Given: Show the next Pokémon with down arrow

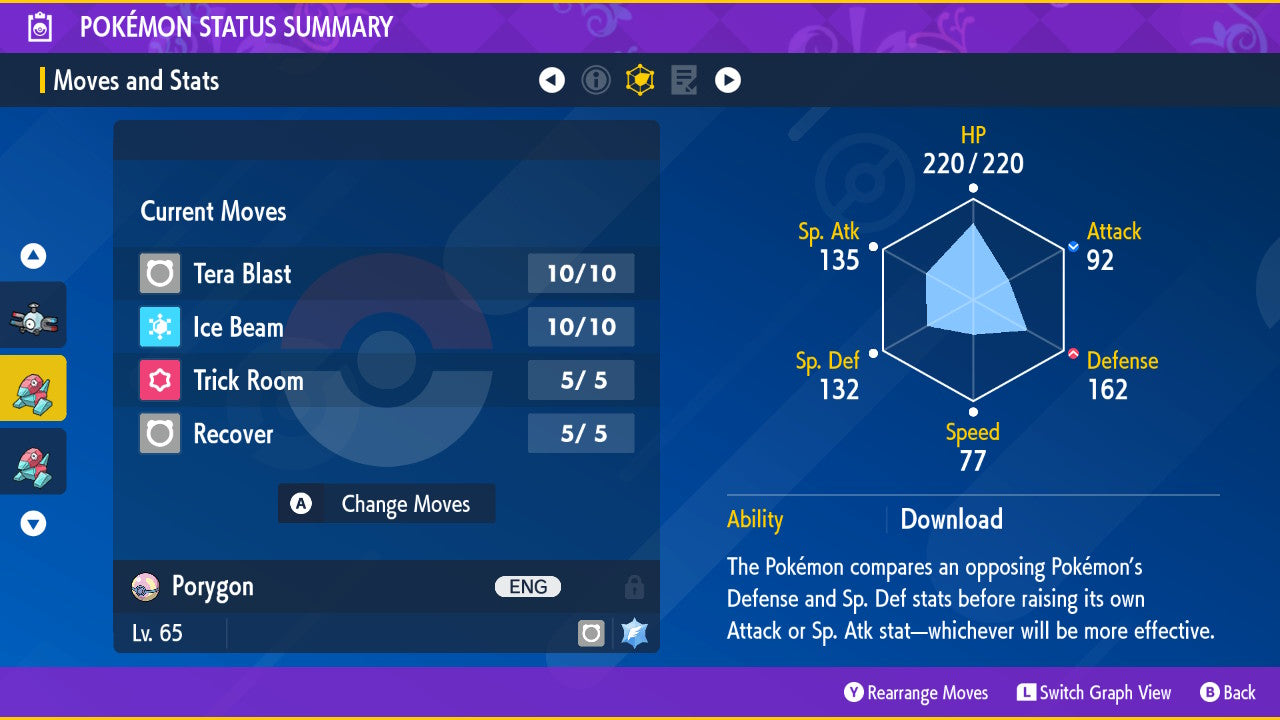Looking at the screenshot, I should coord(33,523).
